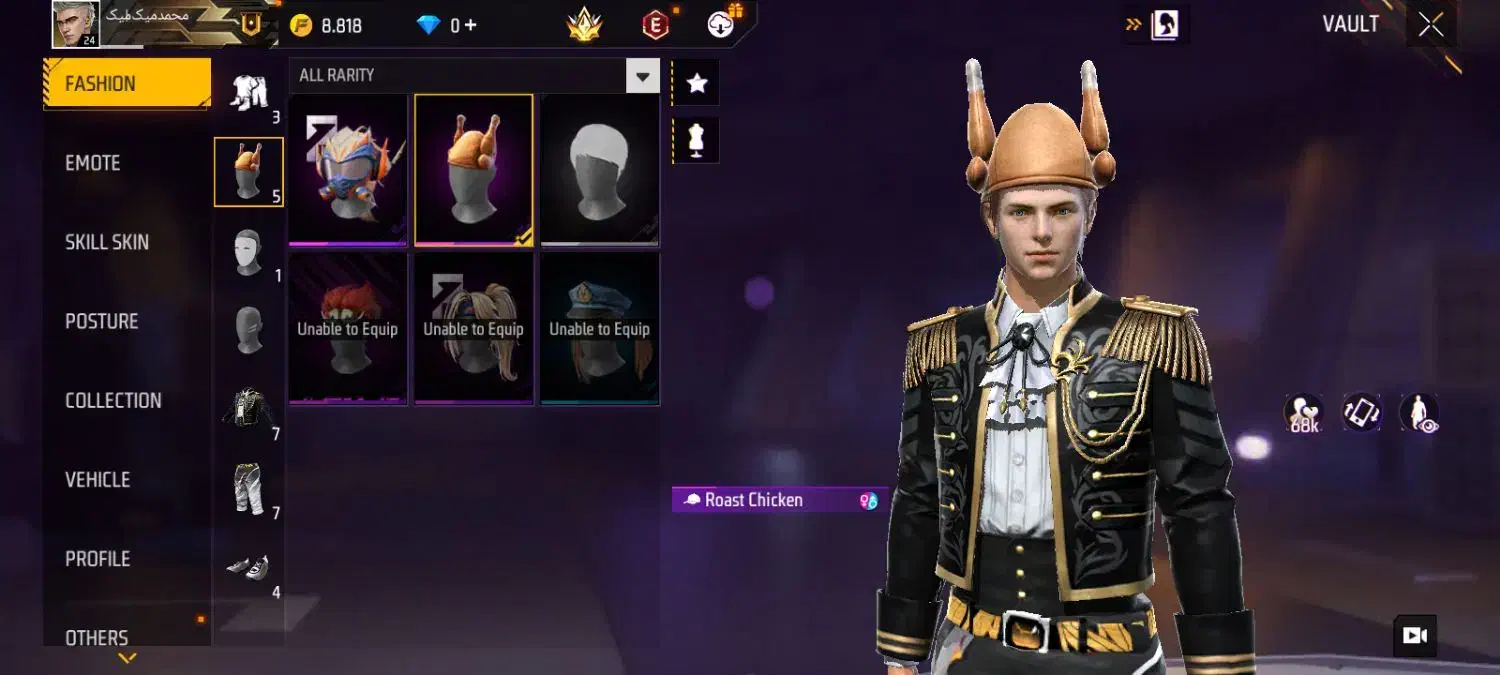Open the mannequin outfit preset button
The image size is (1500, 675).
(x=697, y=141)
